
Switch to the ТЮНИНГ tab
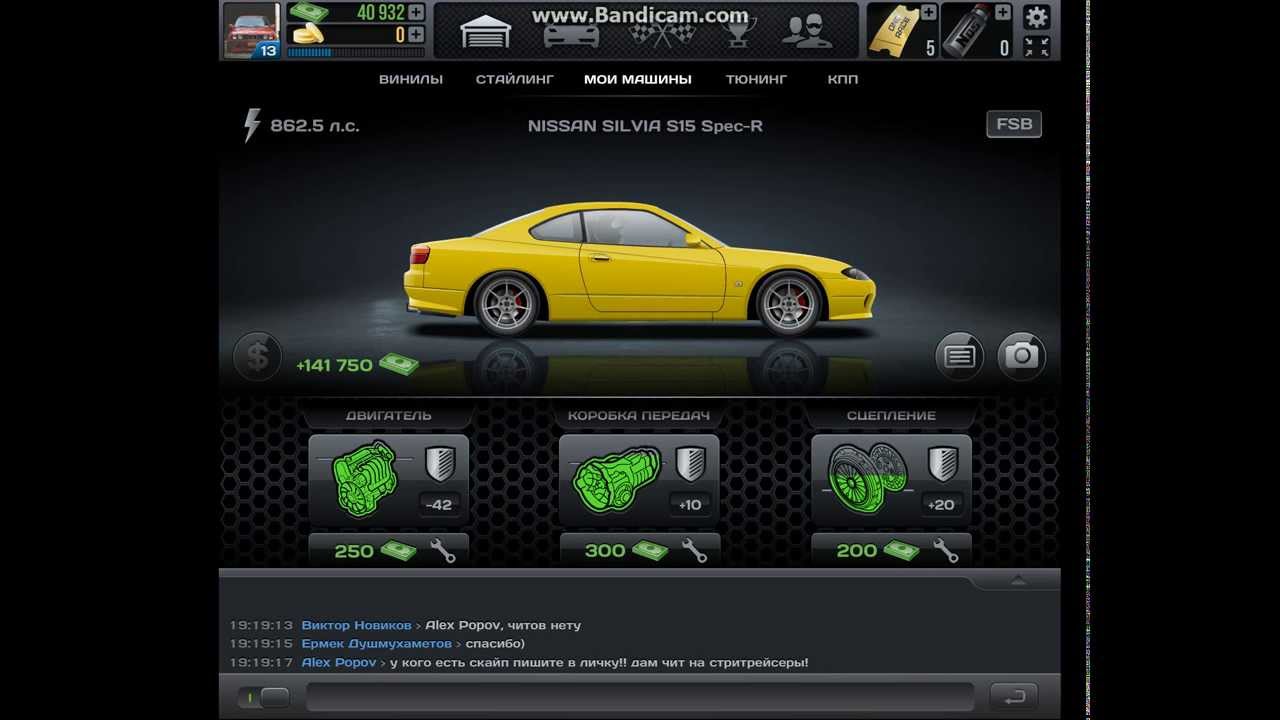click(756, 79)
